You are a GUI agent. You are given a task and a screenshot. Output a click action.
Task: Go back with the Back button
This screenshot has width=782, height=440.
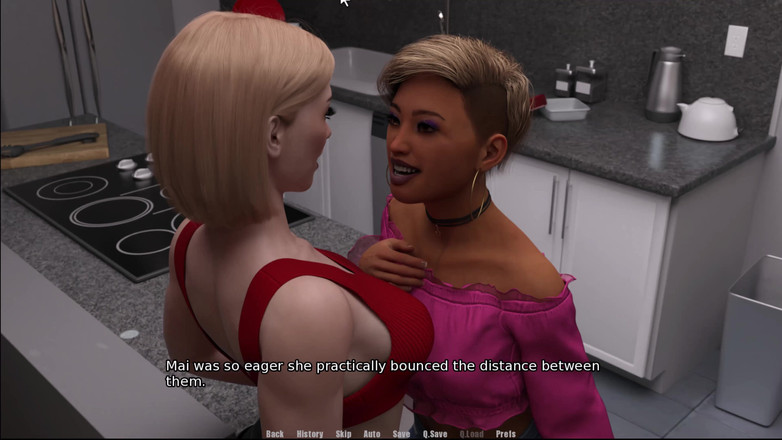point(275,434)
